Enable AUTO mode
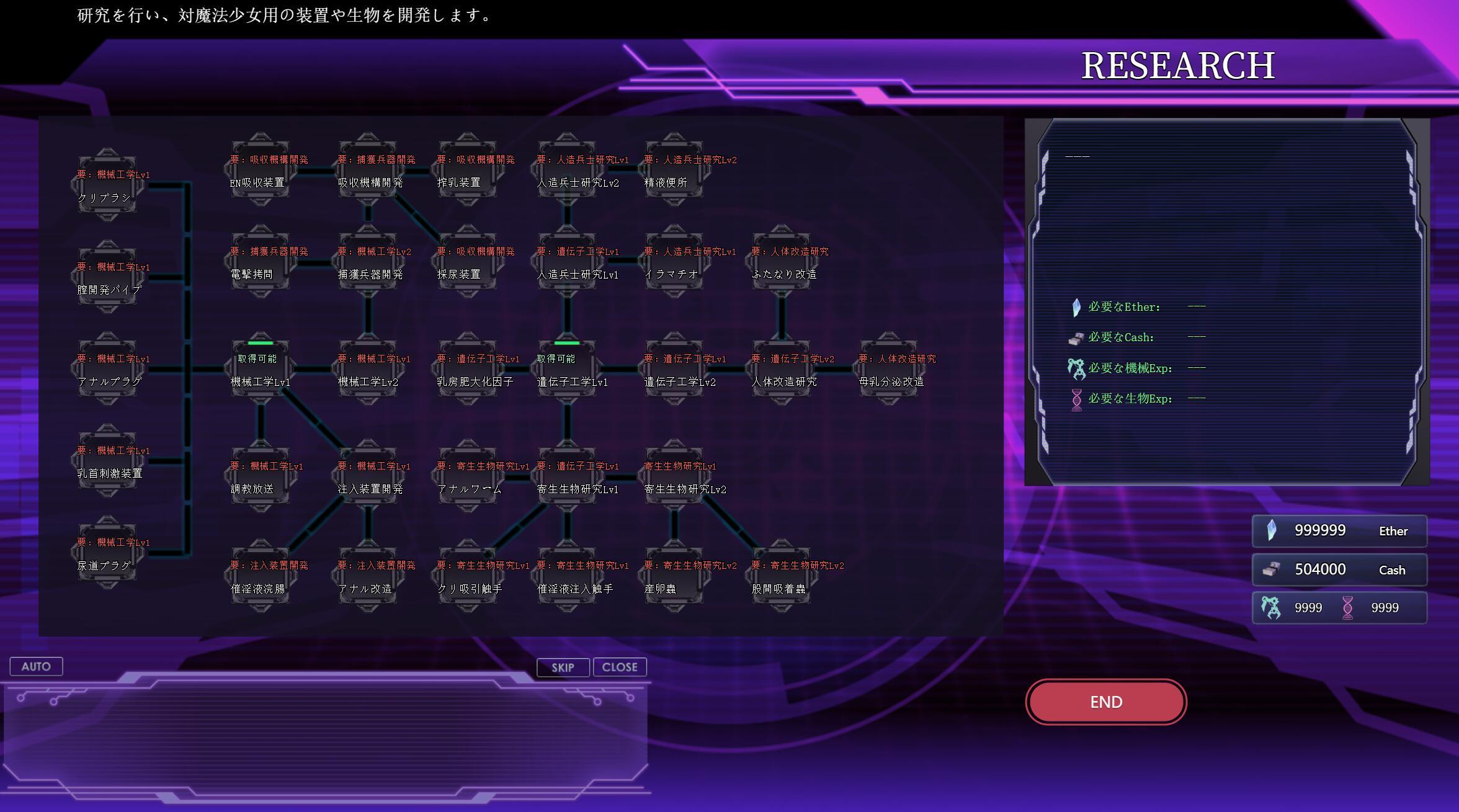Image resolution: width=1459 pixels, height=812 pixels. click(x=35, y=666)
